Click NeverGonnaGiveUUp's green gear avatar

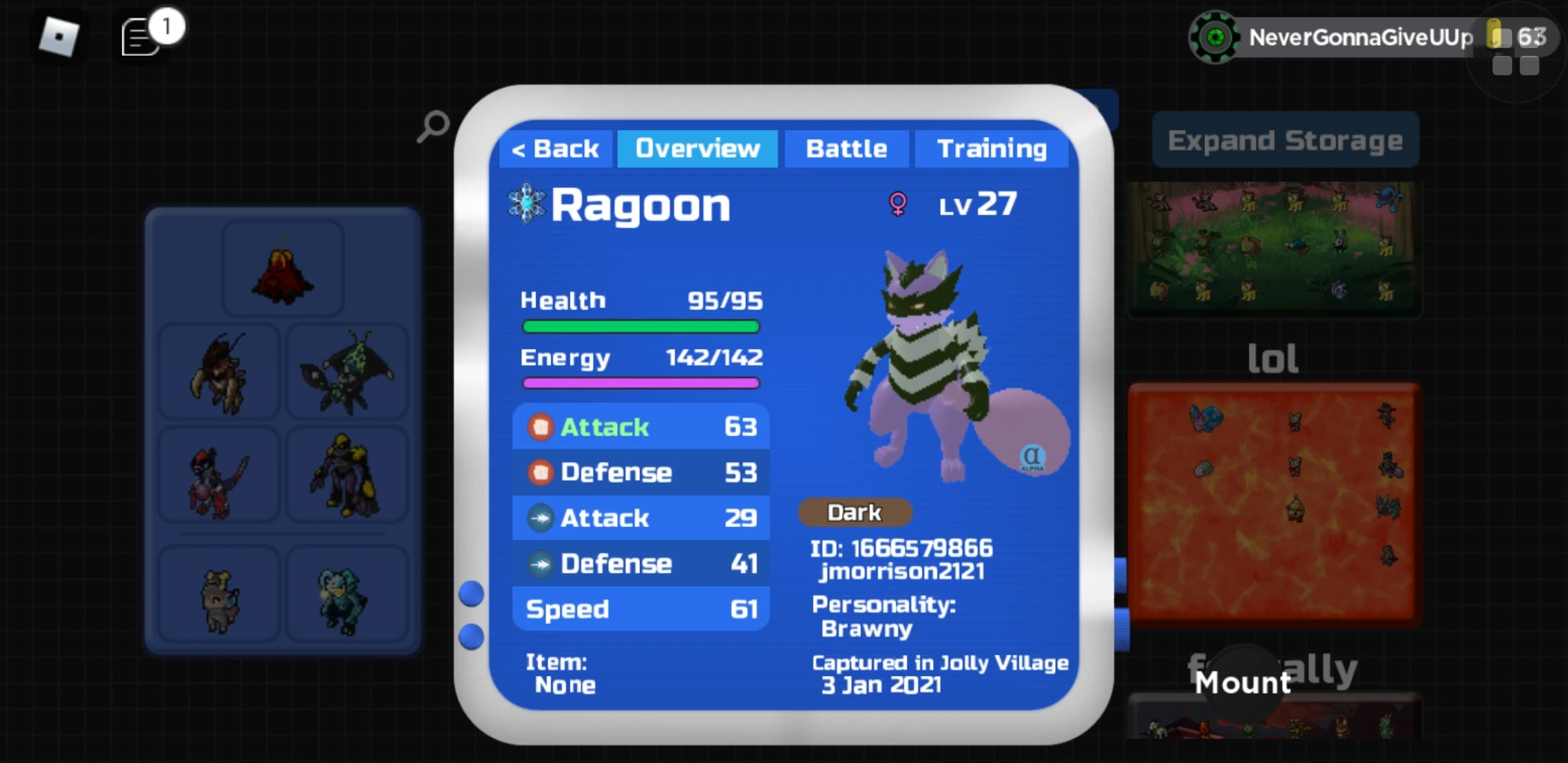[x=1216, y=36]
